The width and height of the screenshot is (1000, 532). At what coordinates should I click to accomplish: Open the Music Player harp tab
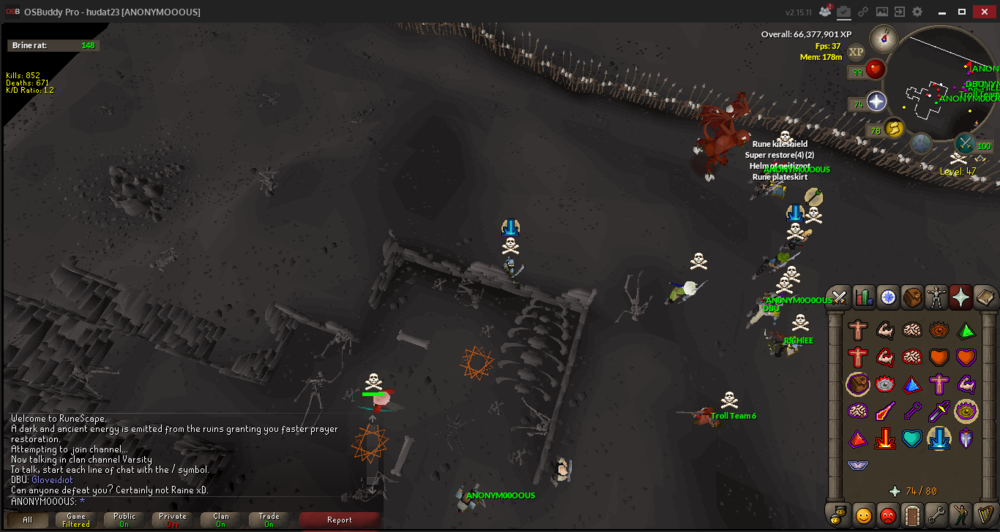tap(985, 516)
